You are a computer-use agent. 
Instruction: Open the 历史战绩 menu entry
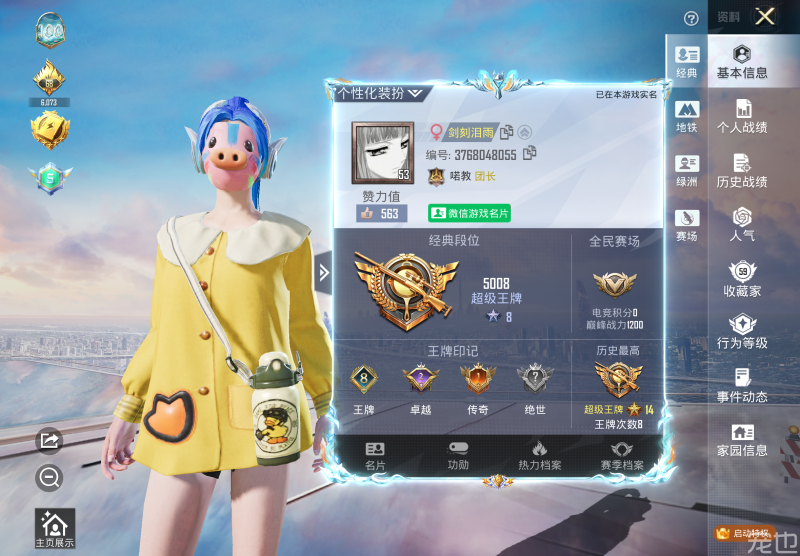[x=742, y=170]
